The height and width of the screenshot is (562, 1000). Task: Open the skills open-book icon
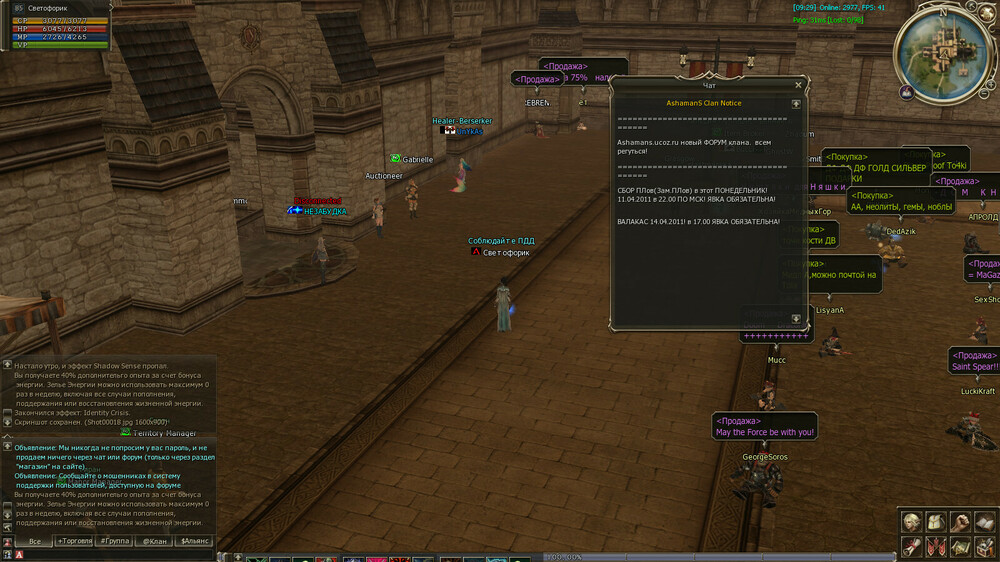983,522
